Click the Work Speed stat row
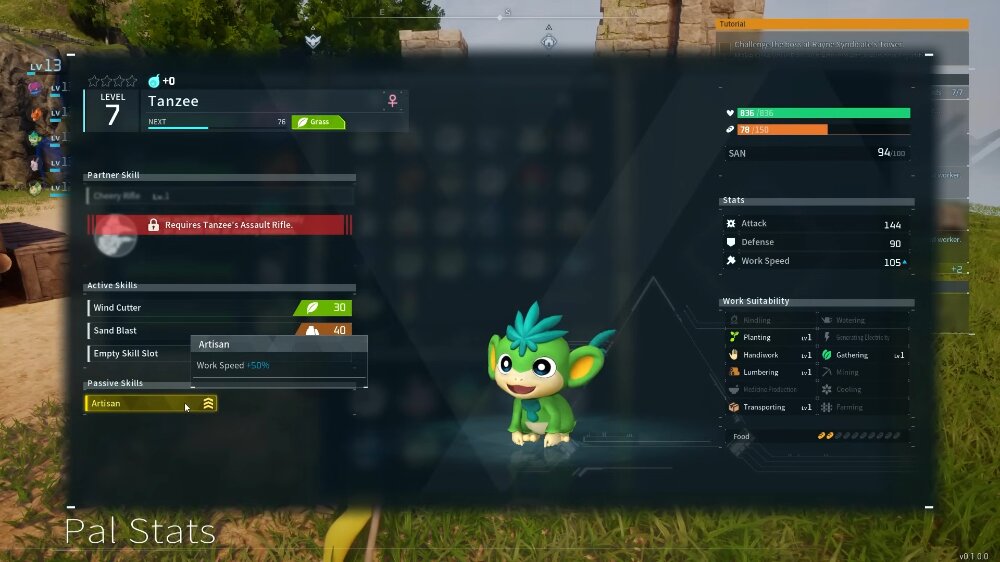Viewport: 1000px width, 562px height. 815,262
